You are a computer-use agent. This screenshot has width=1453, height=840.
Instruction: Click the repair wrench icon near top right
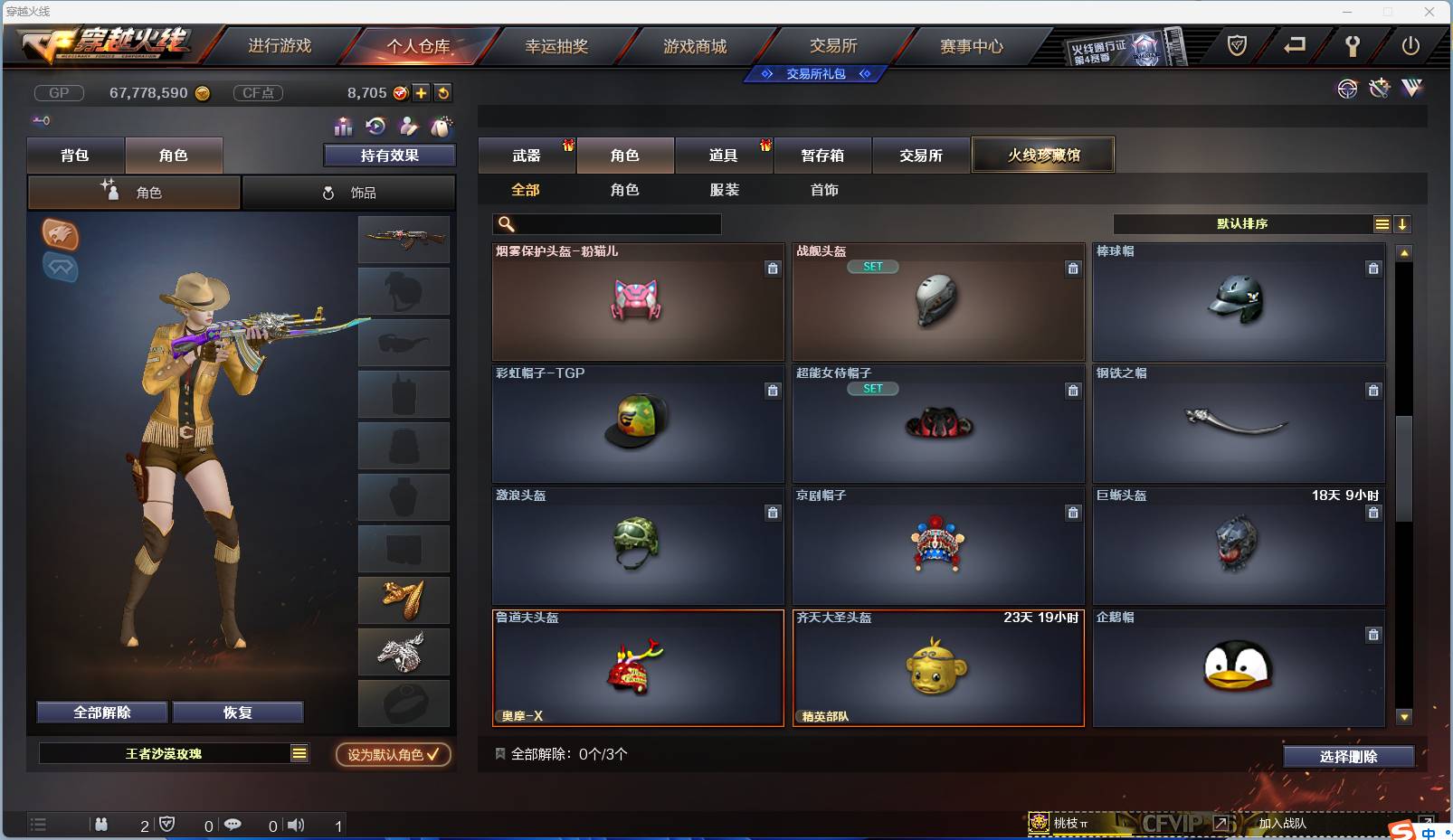click(1380, 89)
